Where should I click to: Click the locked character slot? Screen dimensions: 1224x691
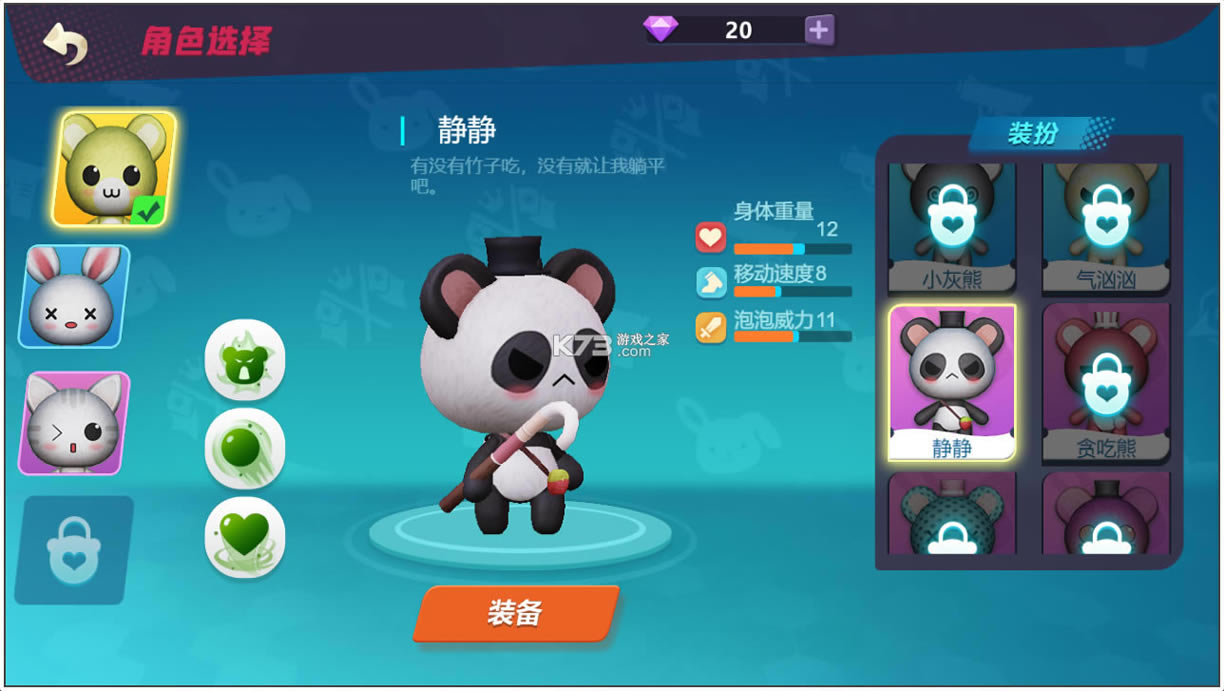(x=75, y=549)
